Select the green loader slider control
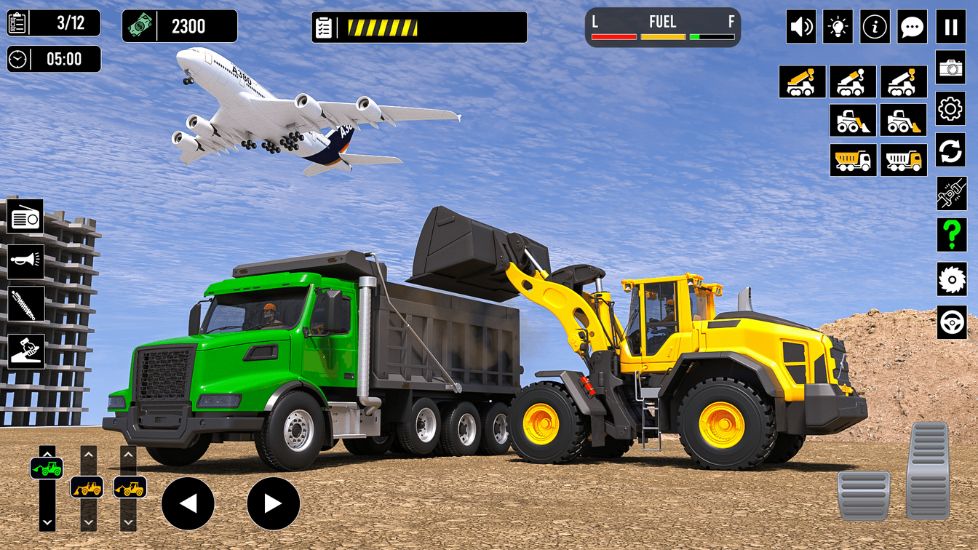This screenshot has height=550, width=978. (47, 468)
